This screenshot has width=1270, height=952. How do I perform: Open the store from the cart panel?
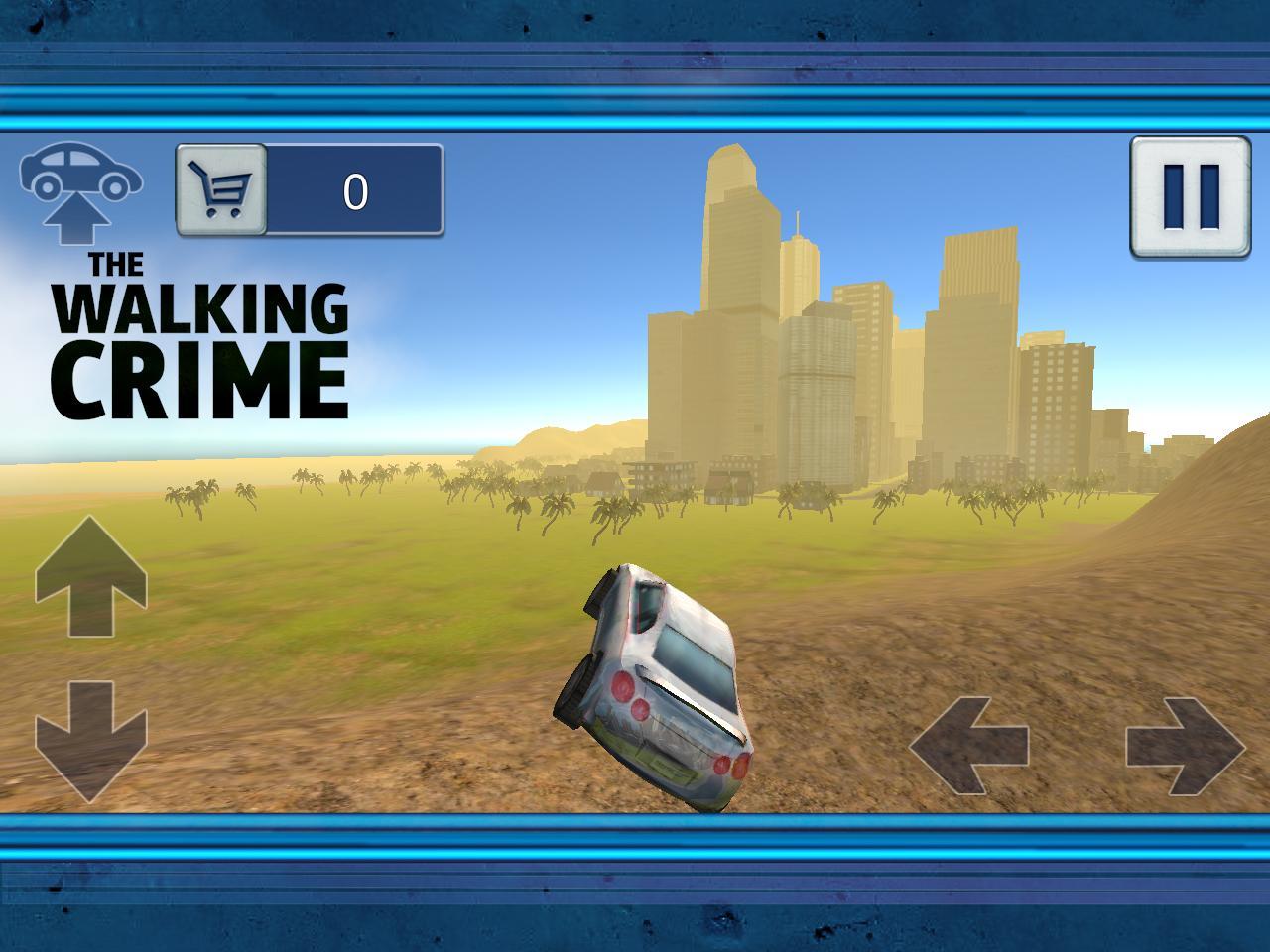point(220,188)
